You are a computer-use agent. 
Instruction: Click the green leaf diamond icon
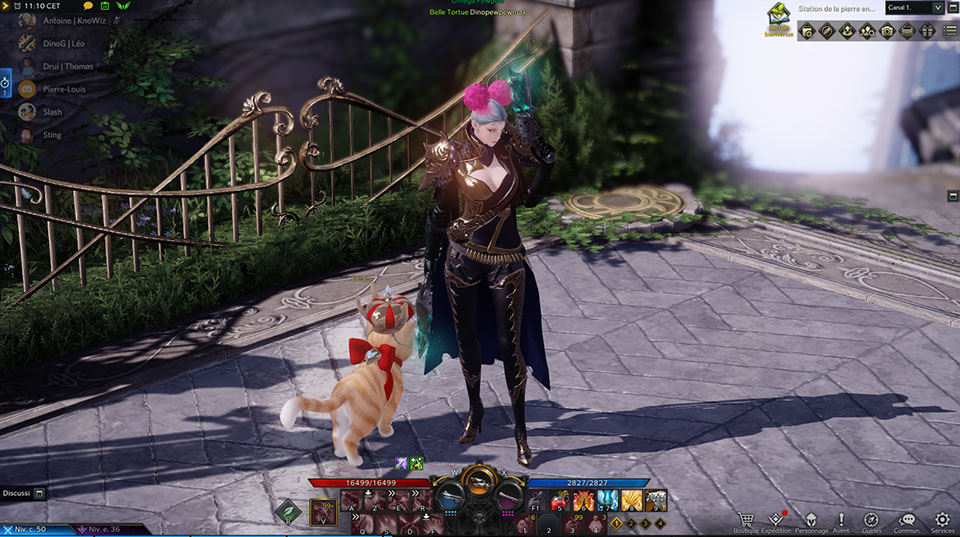point(289,512)
